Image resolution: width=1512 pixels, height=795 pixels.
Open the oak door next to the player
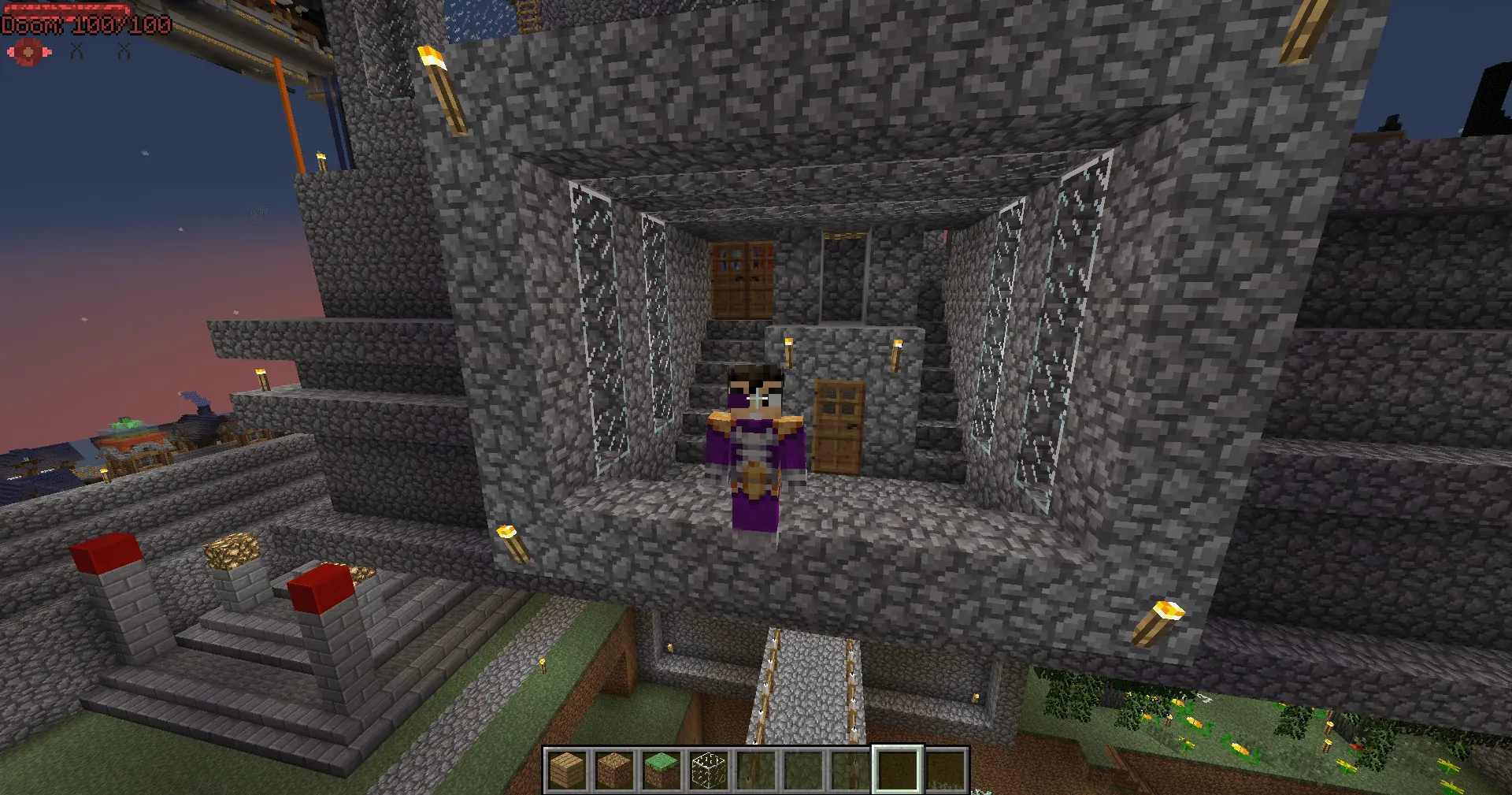pyautogui.click(x=839, y=425)
